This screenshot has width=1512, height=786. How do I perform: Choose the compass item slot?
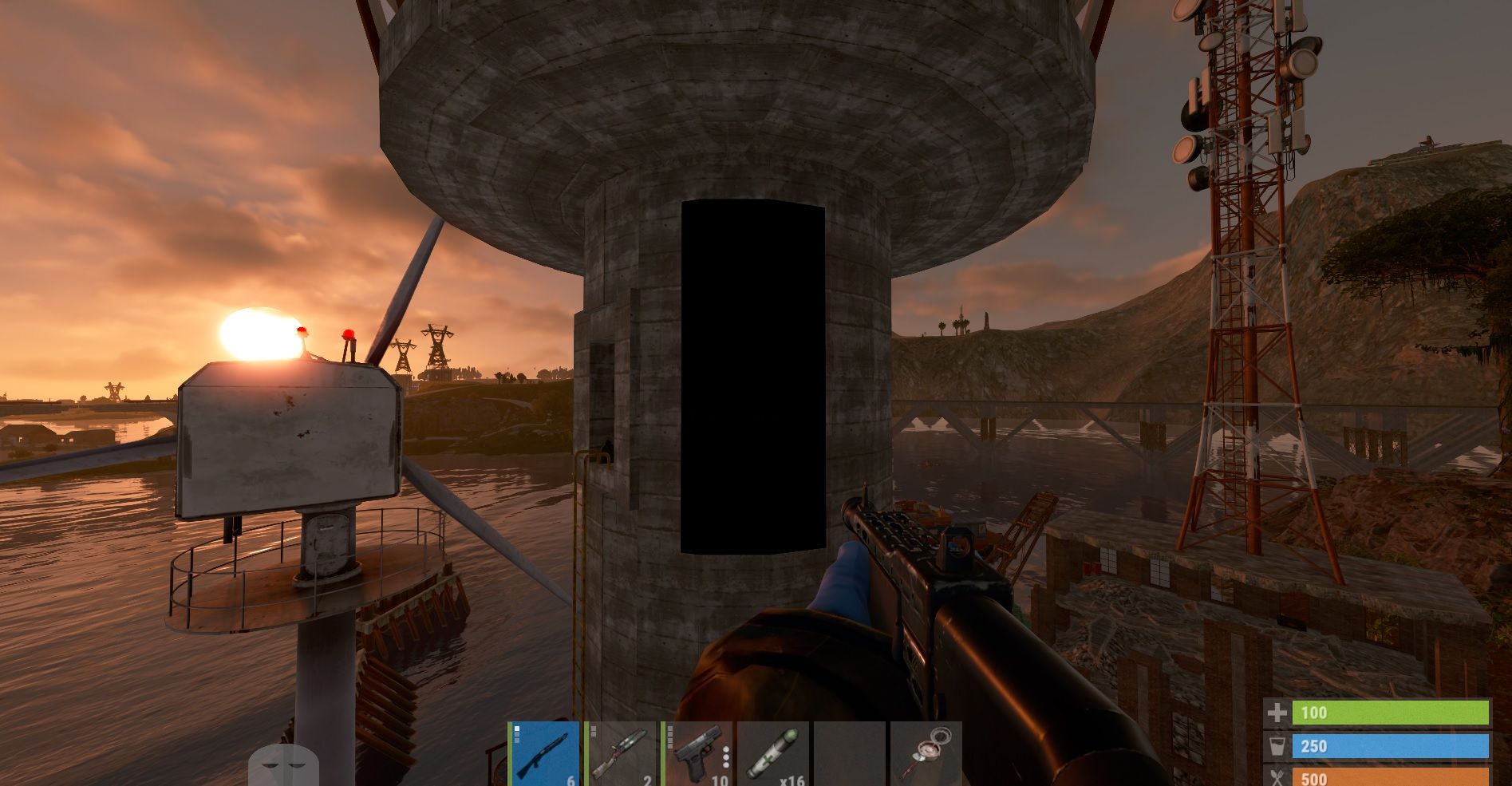click(926, 754)
